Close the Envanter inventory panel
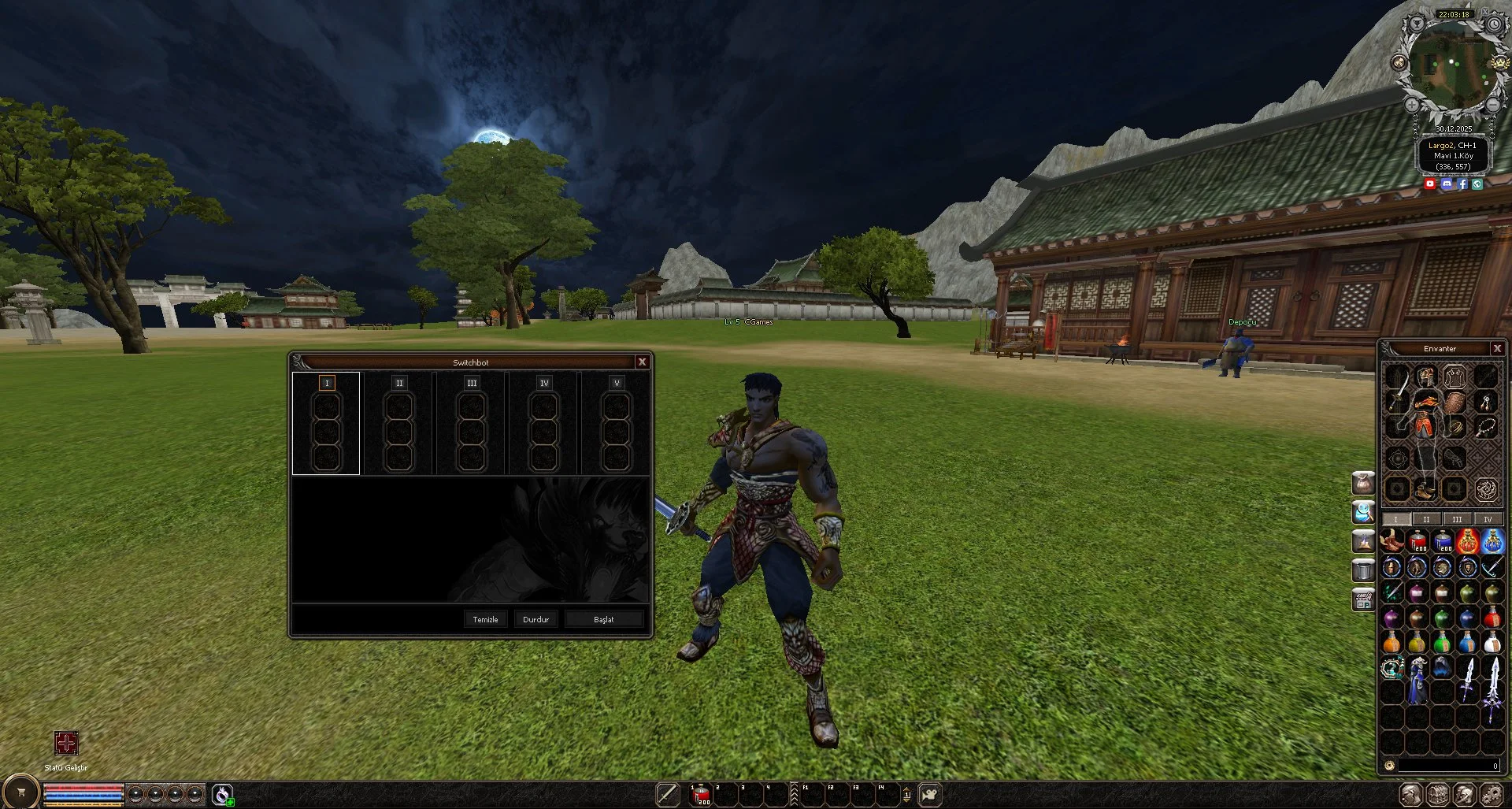The height and width of the screenshot is (809, 1512). (x=1497, y=348)
